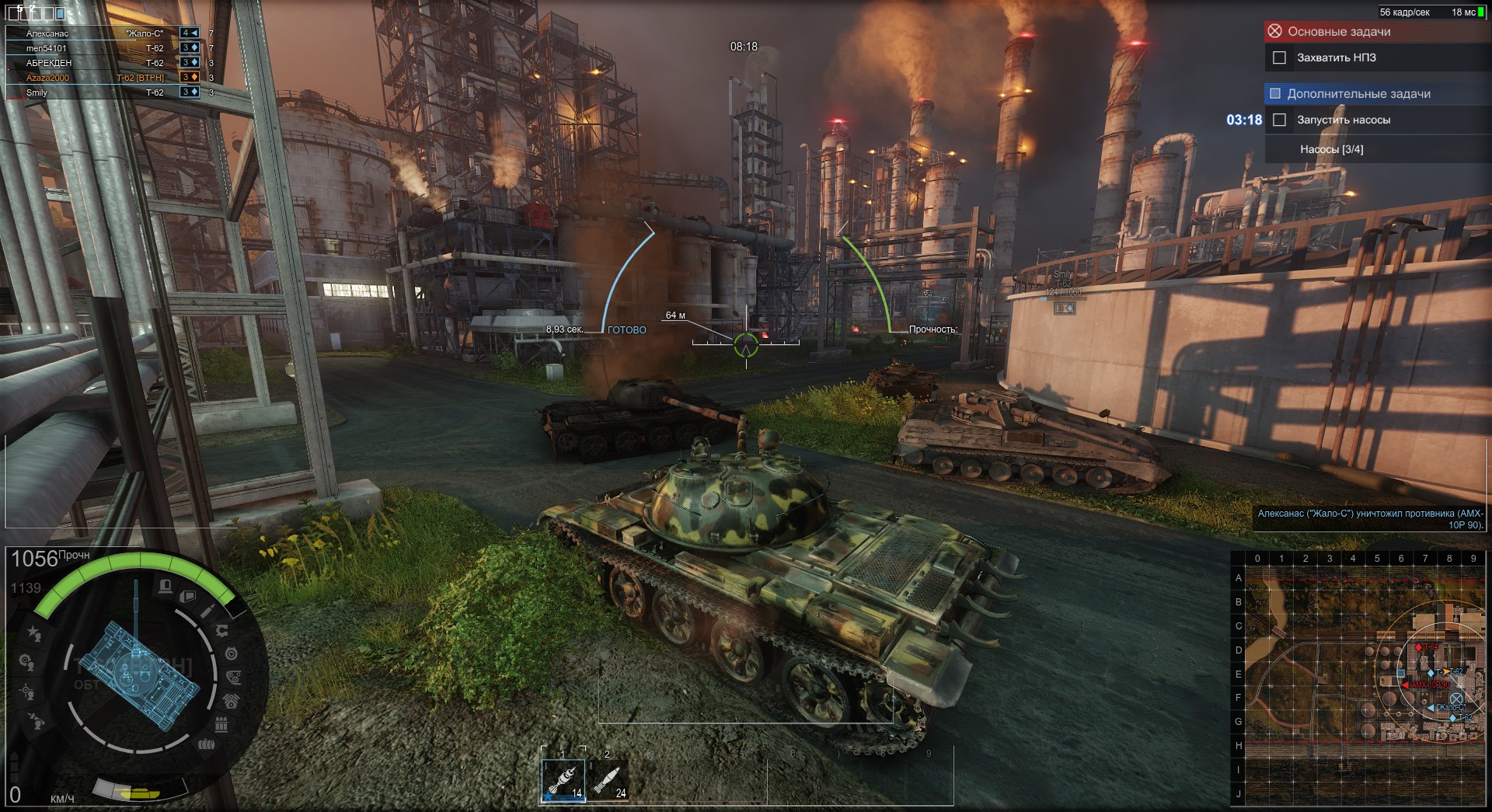
Task: Click the Запустить насосы secondary objective
Action: click(1343, 120)
